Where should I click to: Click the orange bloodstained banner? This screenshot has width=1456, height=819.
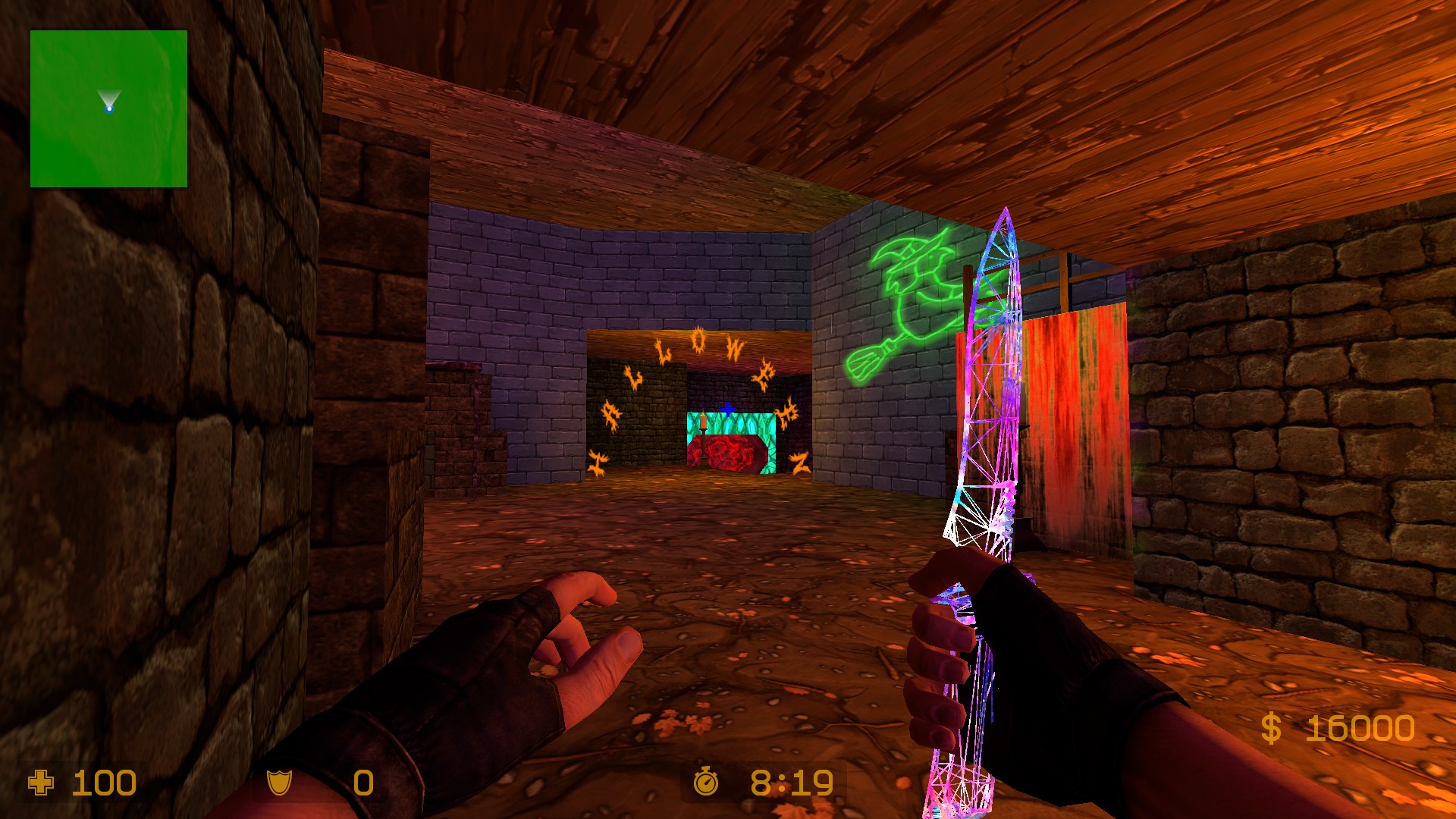point(1077,409)
